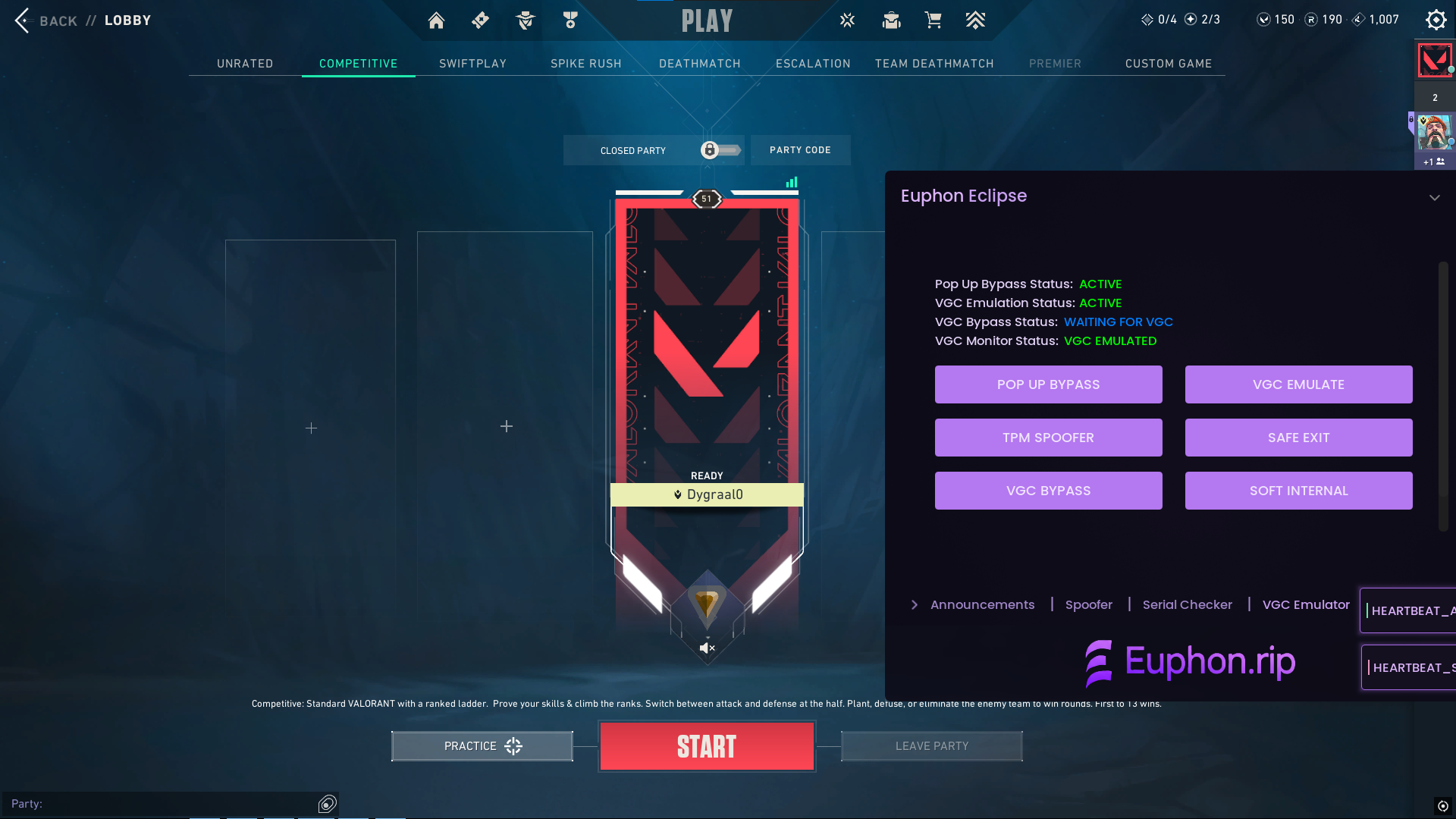Click the VGC Emulate overlay button
This screenshot has width=1456, height=819.
point(1298,384)
